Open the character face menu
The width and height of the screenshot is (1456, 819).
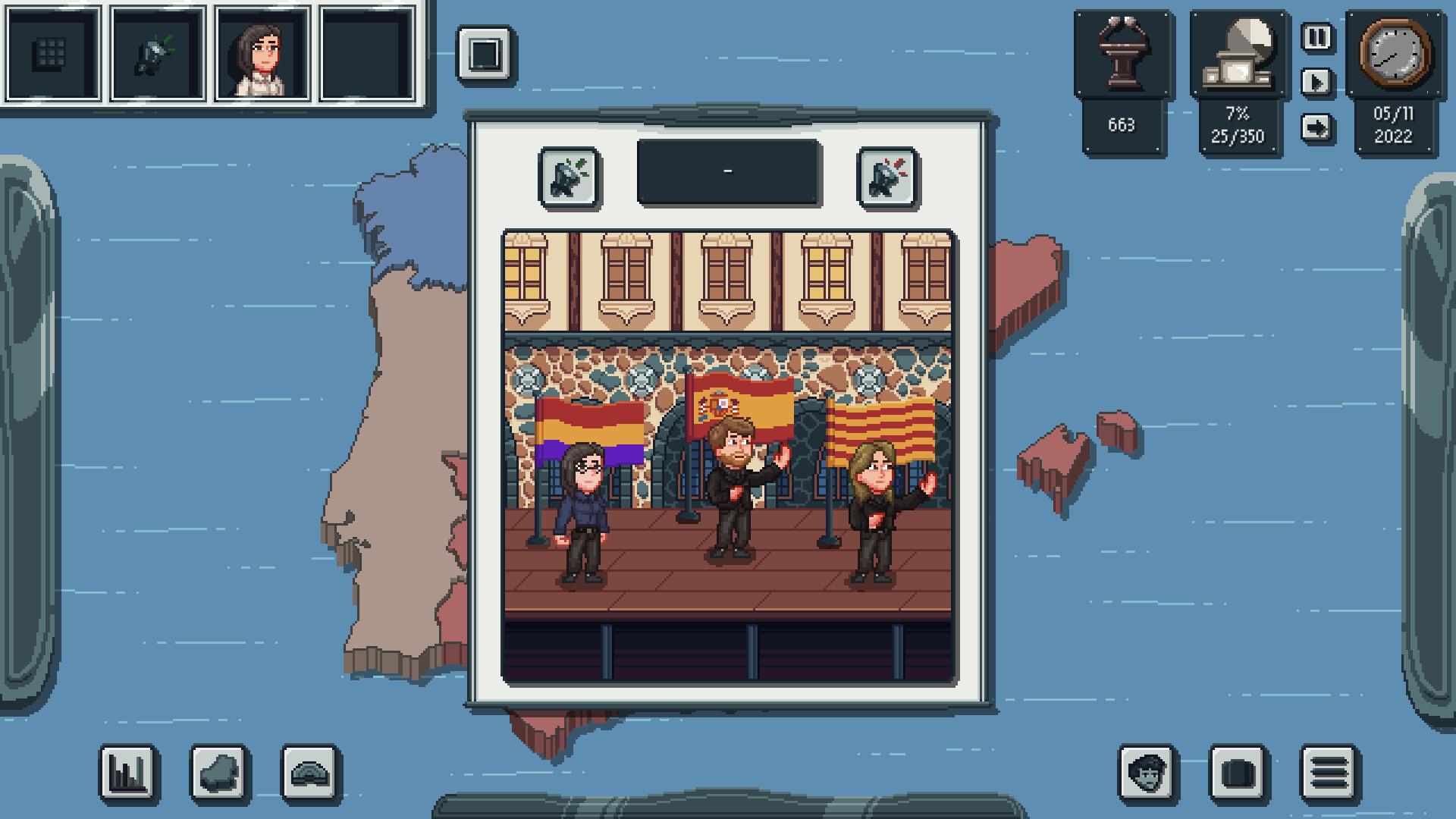coord(1147,773)
